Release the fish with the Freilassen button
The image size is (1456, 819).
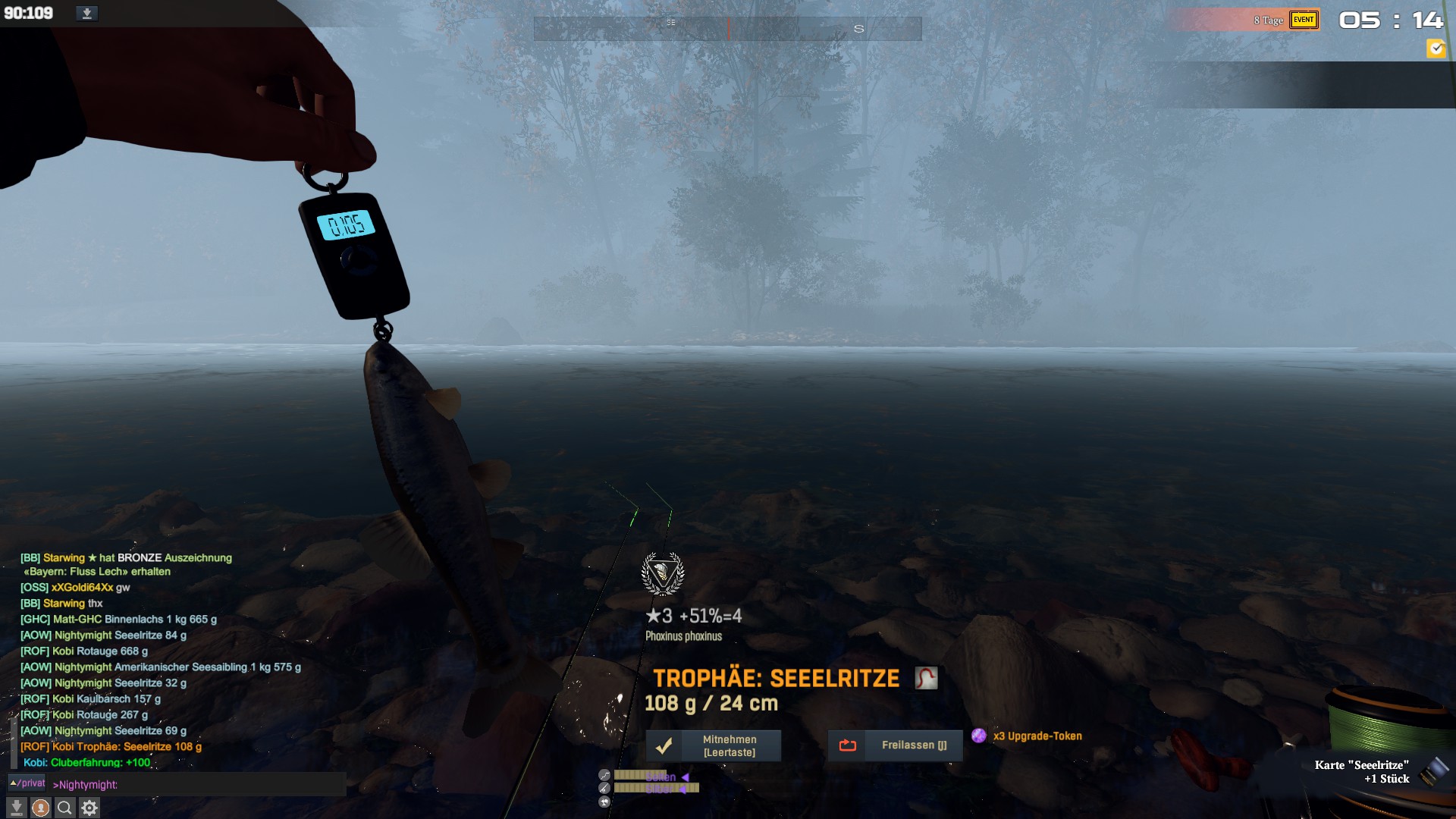[x=895, y=745]
